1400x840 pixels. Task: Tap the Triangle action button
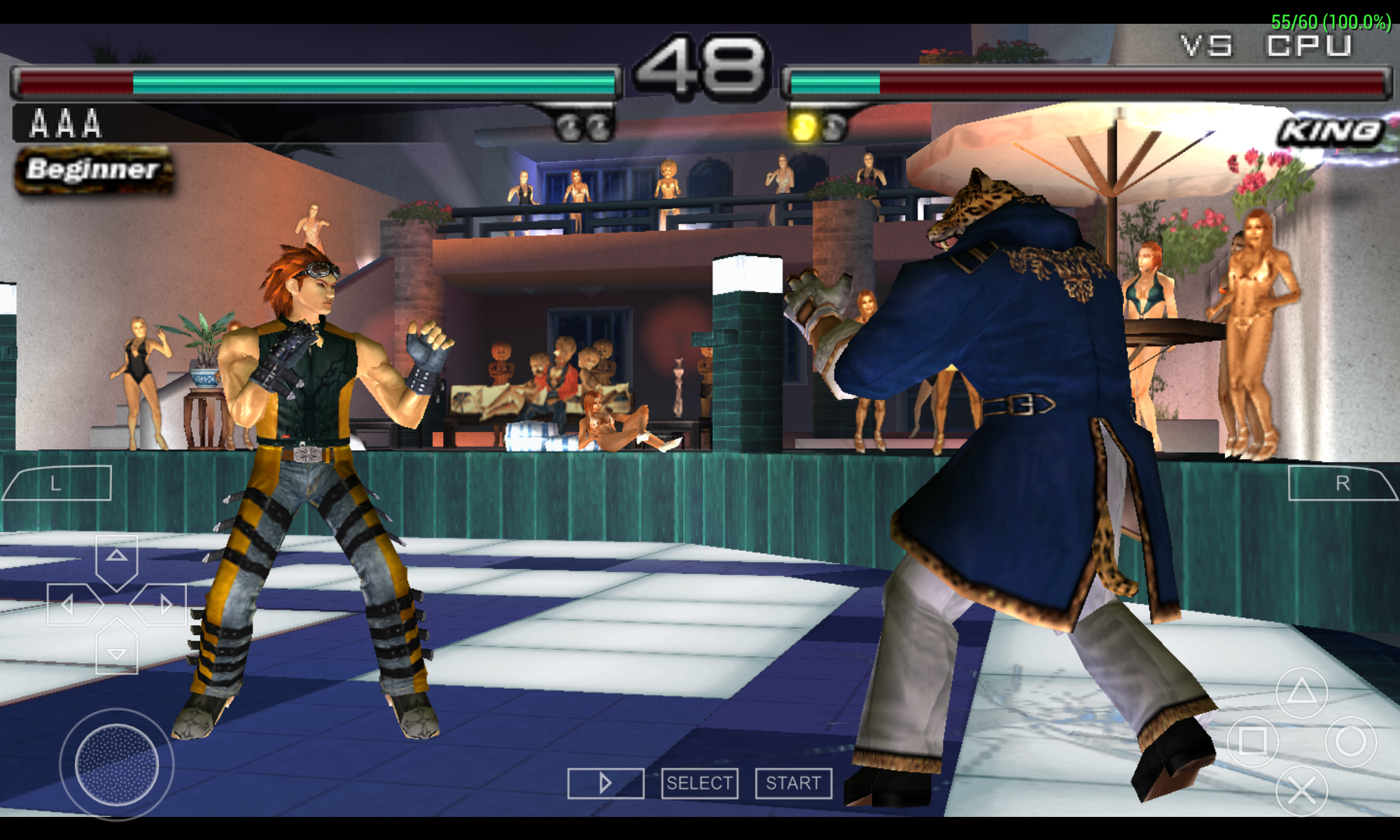pyautogui.click(x=1301, y=692)
